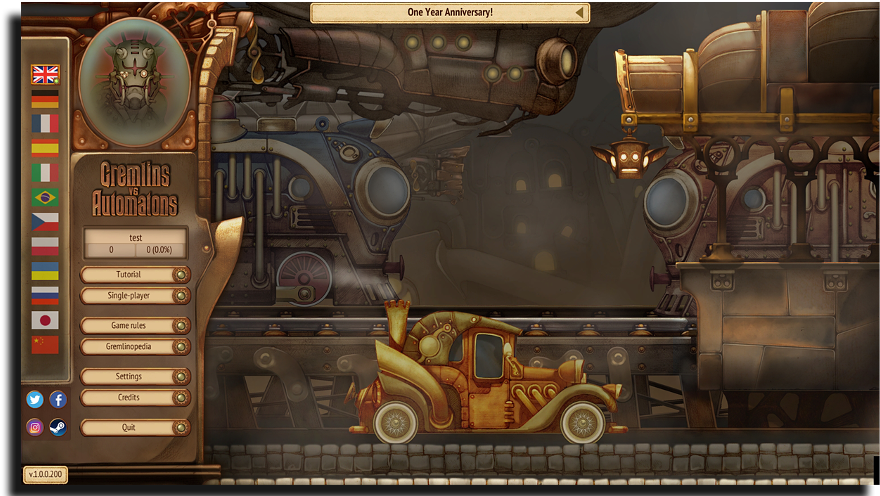
Task: Visit the Instagram page icon
Action: tap(35, 427)
